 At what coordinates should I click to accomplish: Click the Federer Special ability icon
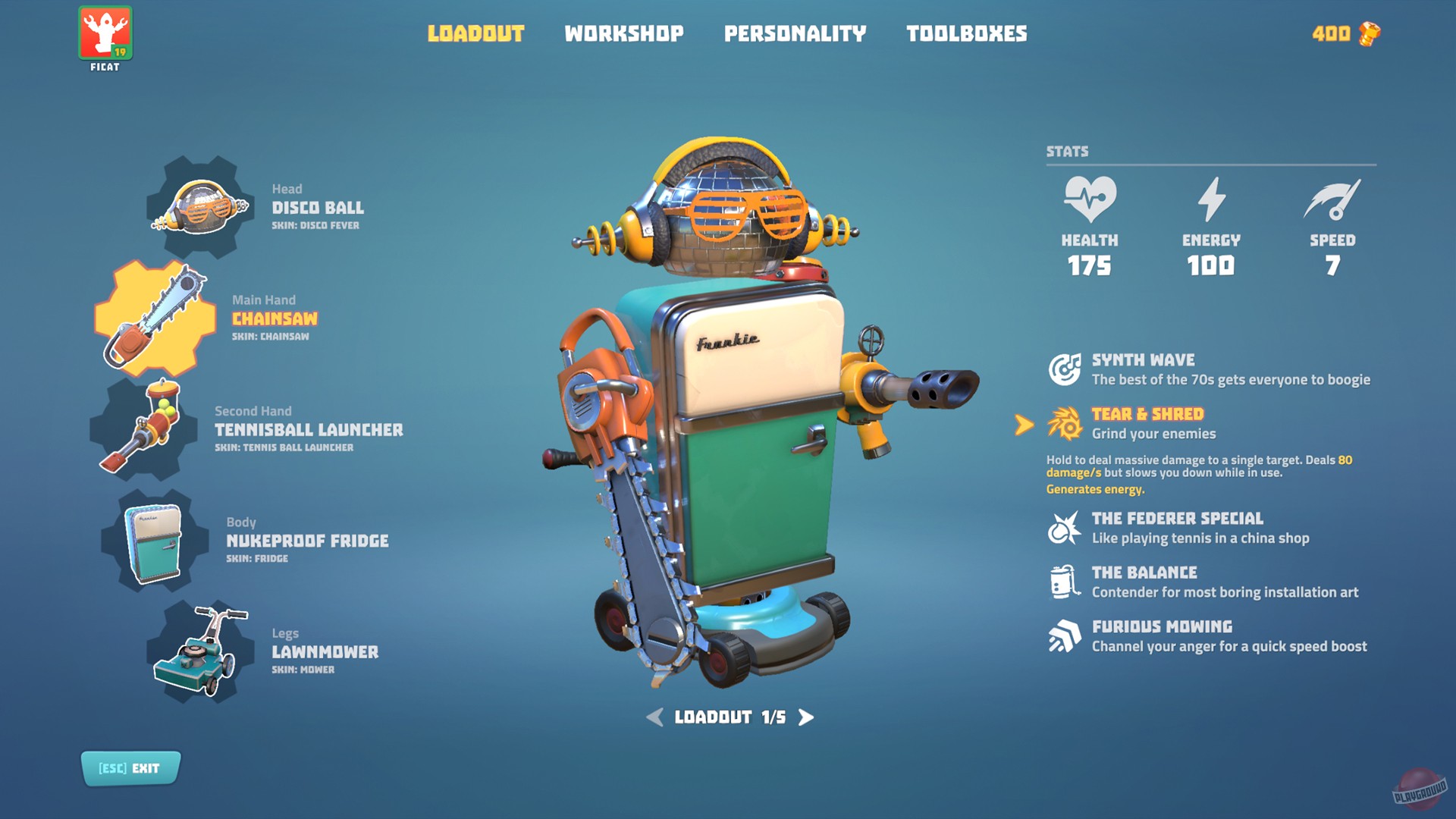[1064, 528]
